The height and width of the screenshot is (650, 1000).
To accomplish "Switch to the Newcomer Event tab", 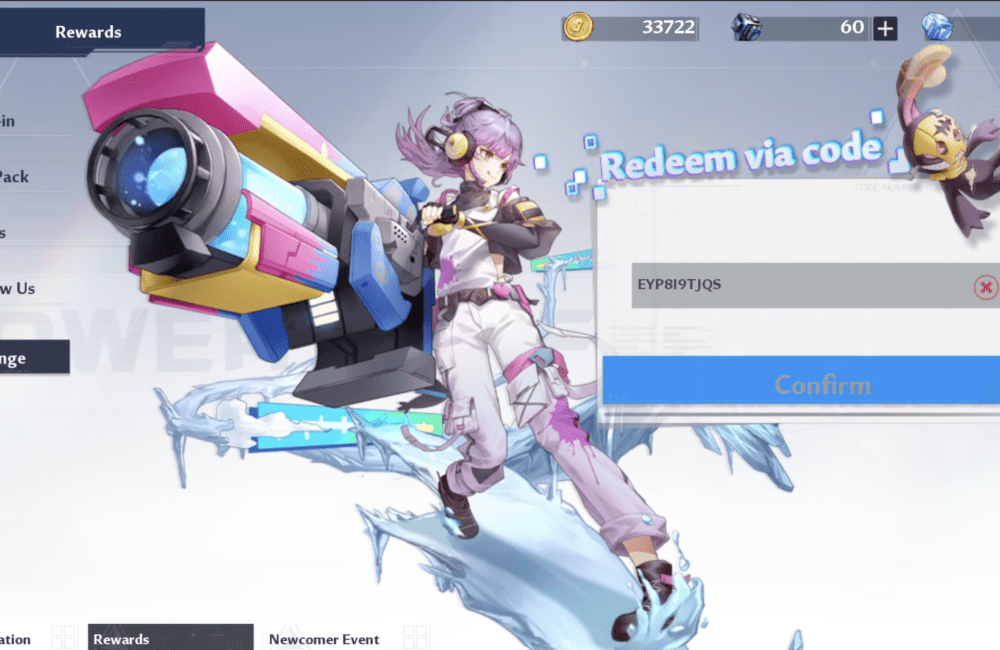I will [324, 639].
